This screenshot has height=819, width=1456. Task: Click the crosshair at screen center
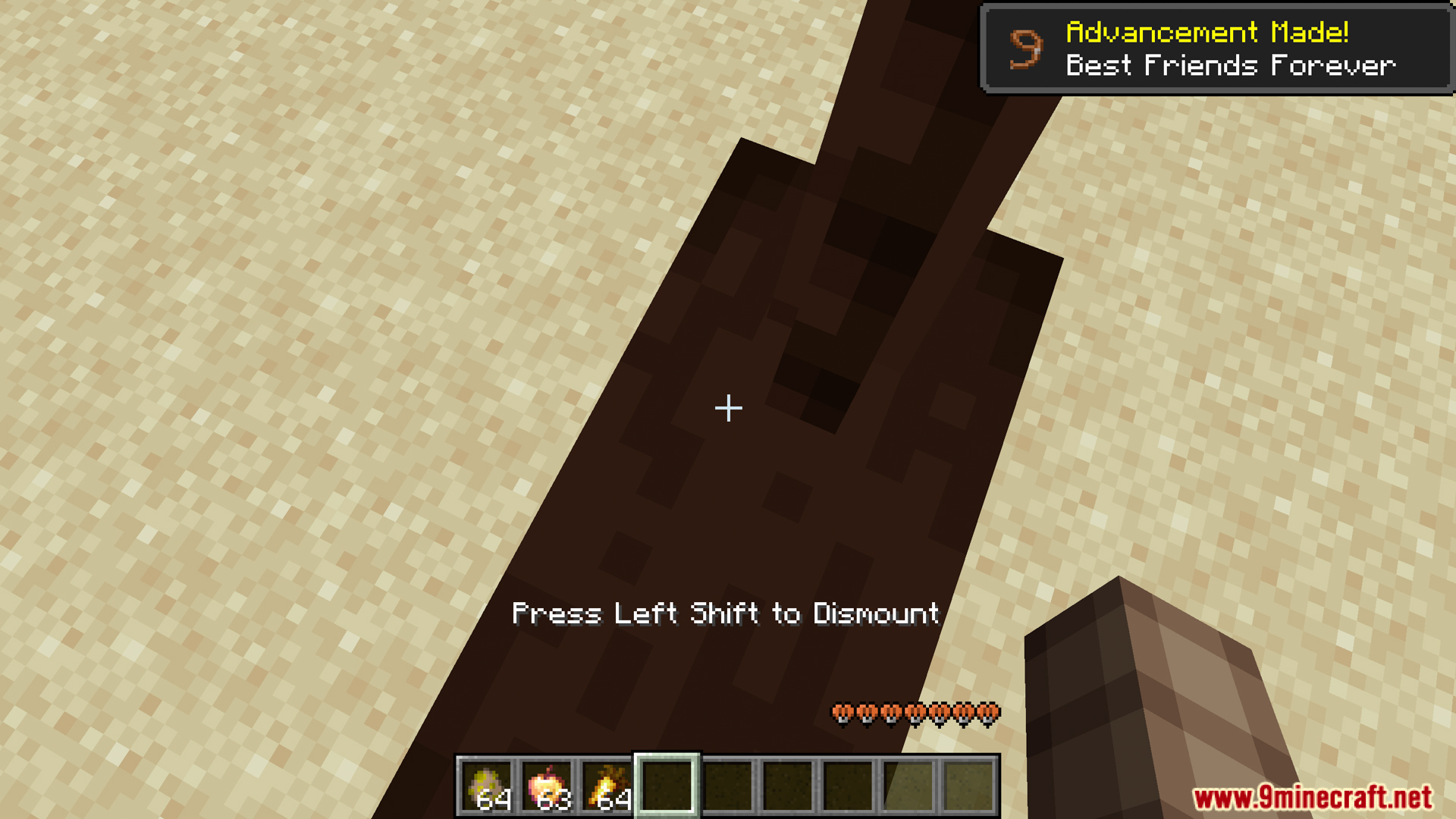(x=727, y=409)
